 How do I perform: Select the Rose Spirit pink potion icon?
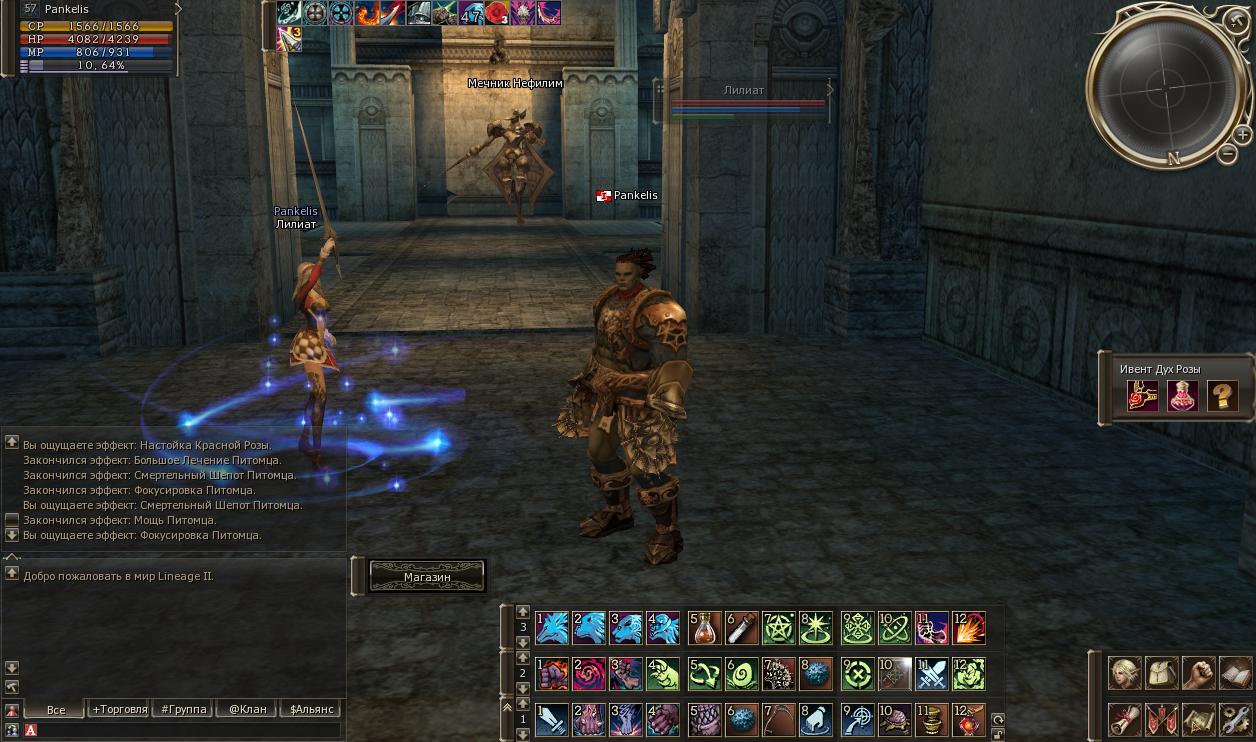tap(1183, 396)
